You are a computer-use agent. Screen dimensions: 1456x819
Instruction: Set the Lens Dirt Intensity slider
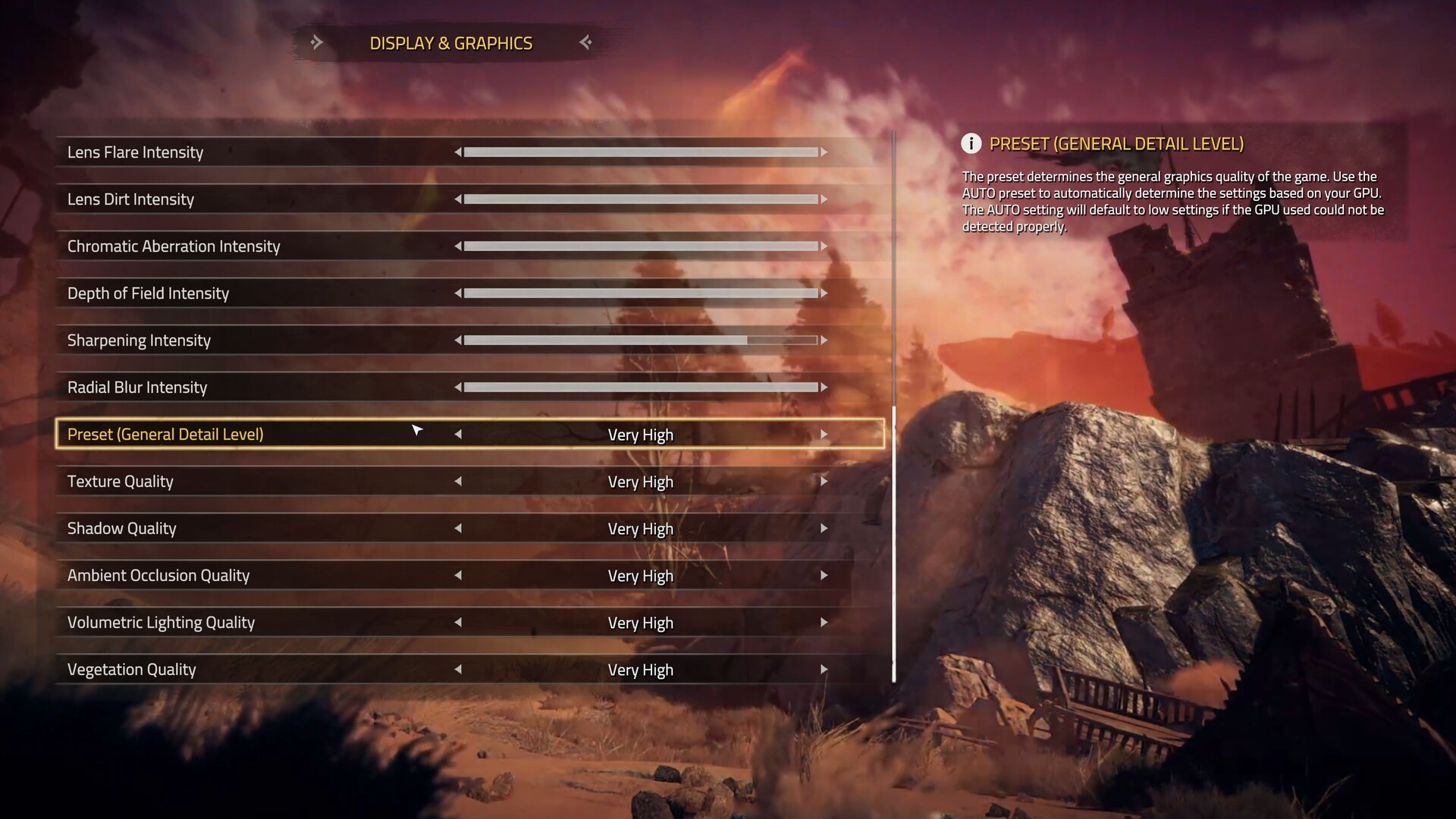641,199
